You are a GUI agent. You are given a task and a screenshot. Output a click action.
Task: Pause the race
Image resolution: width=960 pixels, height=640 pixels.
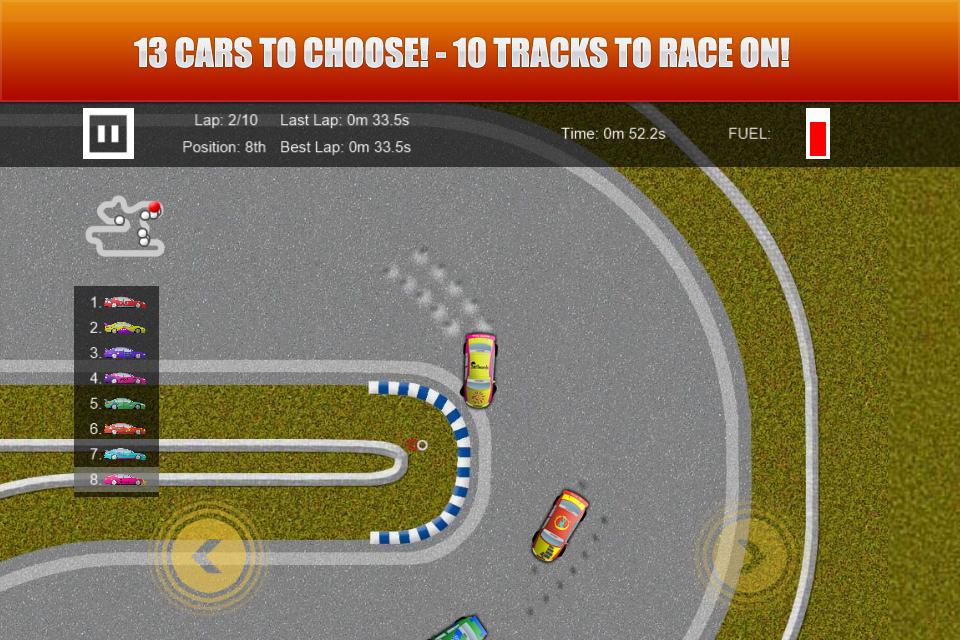[x=108, y=133]
